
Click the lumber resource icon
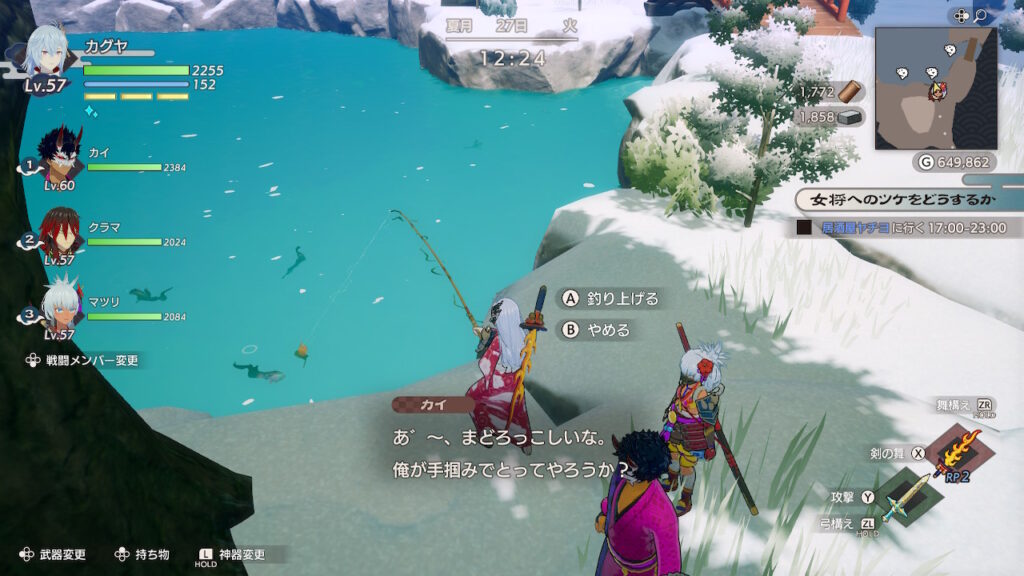point(850,92)
